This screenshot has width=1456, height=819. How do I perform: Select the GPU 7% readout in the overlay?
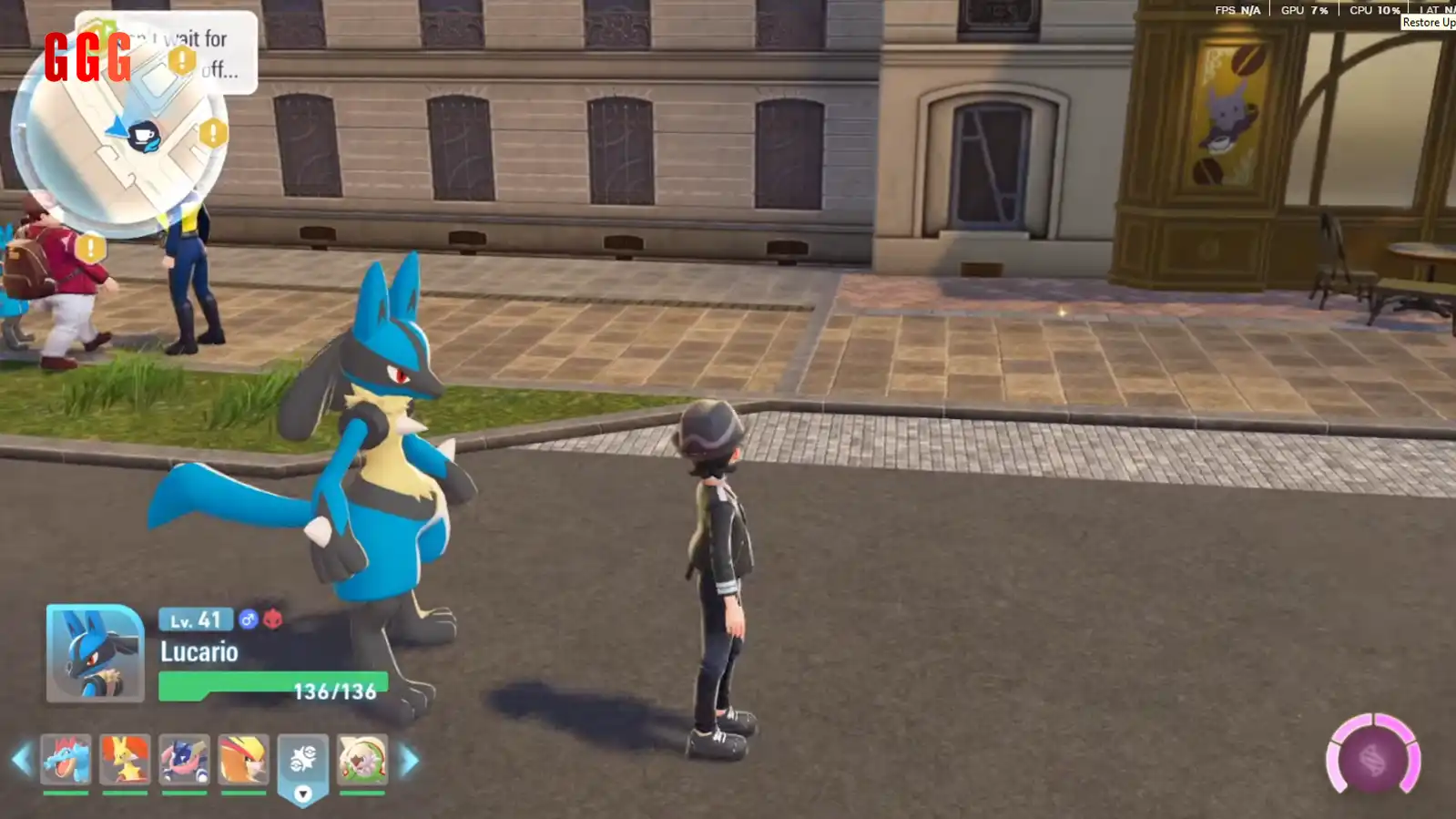[1302, 11]
